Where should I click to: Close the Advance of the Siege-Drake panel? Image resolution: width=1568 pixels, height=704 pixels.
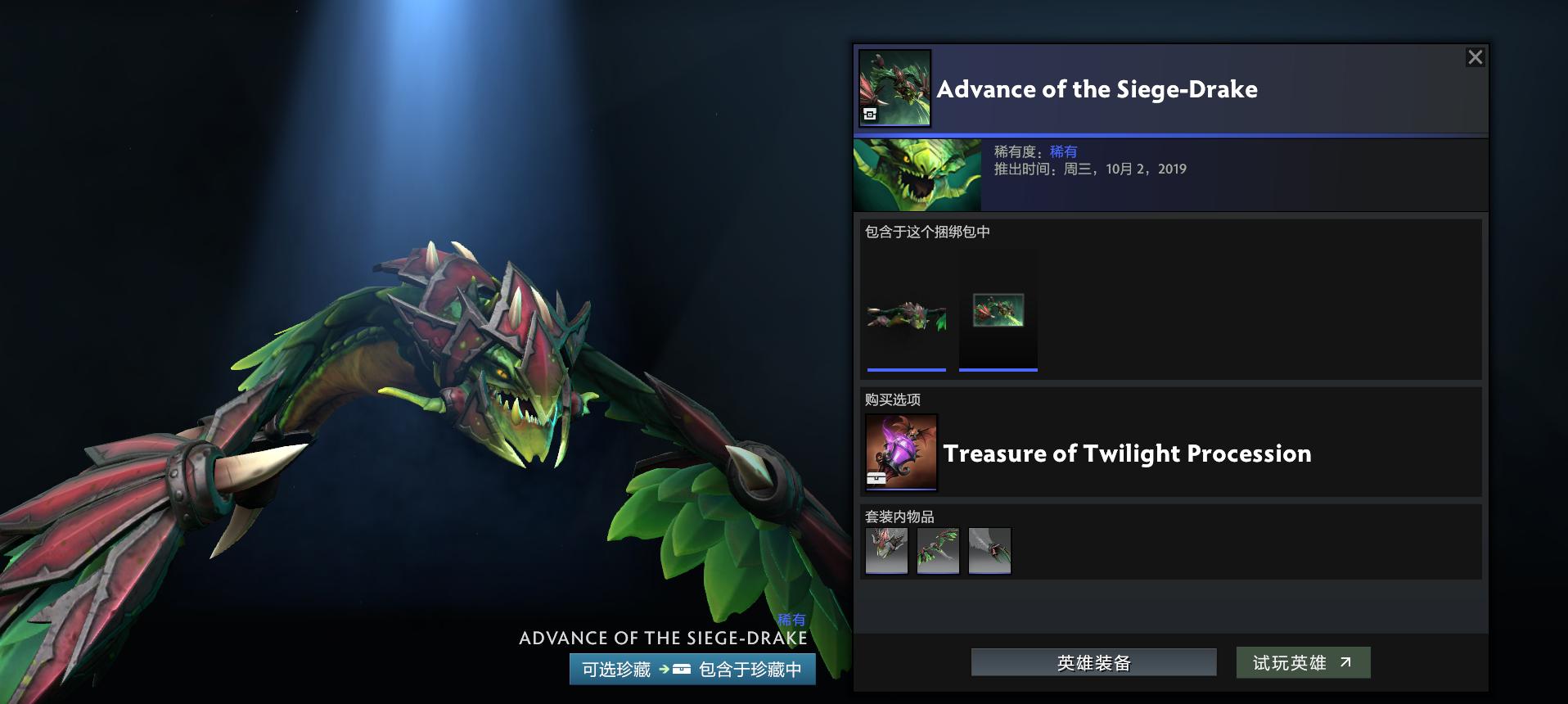[1475, 56]
